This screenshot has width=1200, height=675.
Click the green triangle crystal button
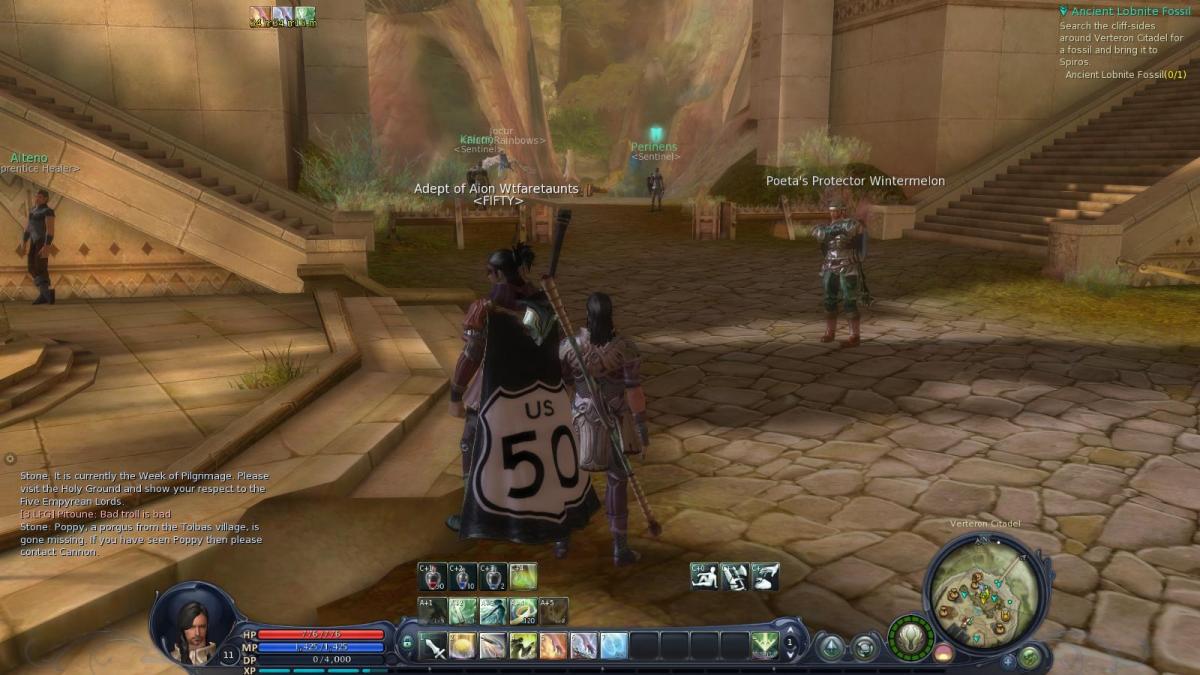tap(830, 648)
